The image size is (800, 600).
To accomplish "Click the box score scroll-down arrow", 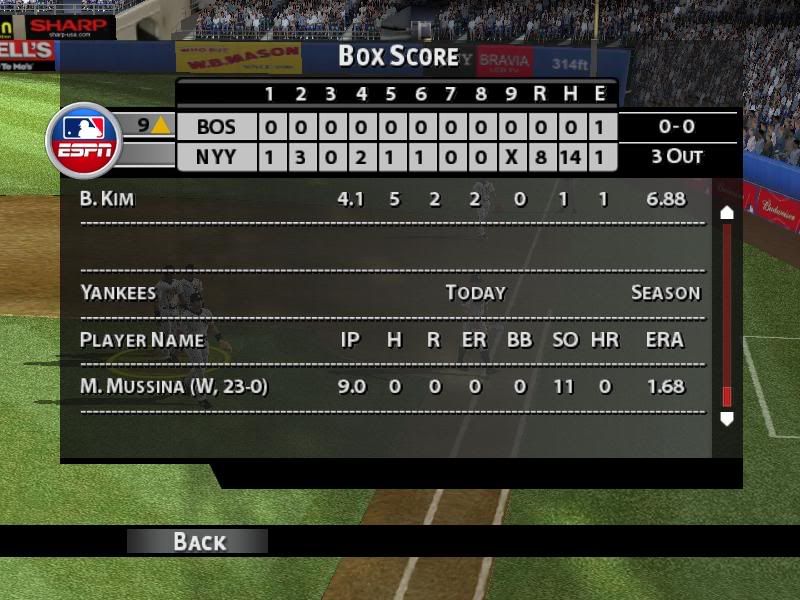I will tap(727, 419).
